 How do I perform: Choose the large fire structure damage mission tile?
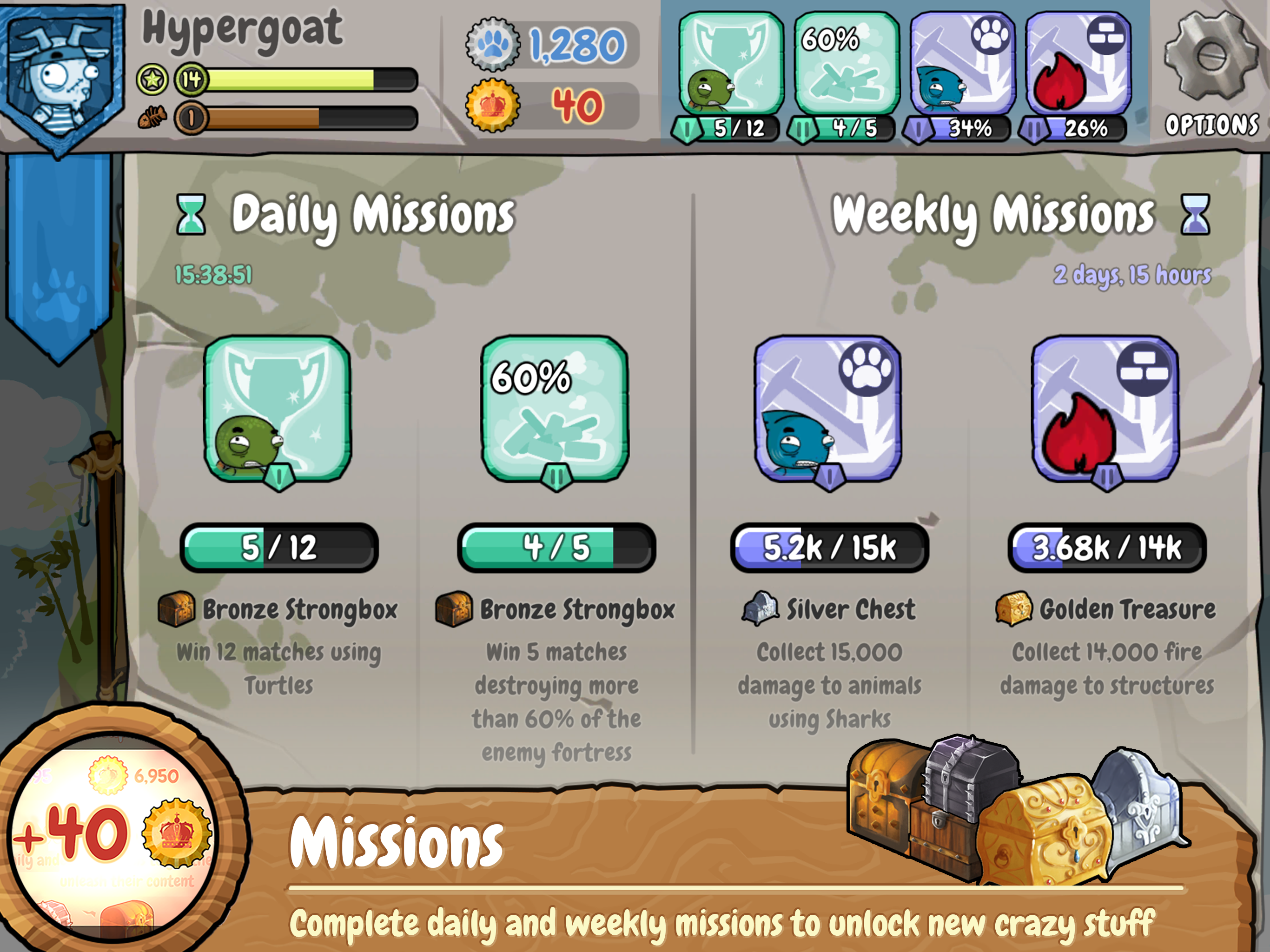coord(1105,409)
